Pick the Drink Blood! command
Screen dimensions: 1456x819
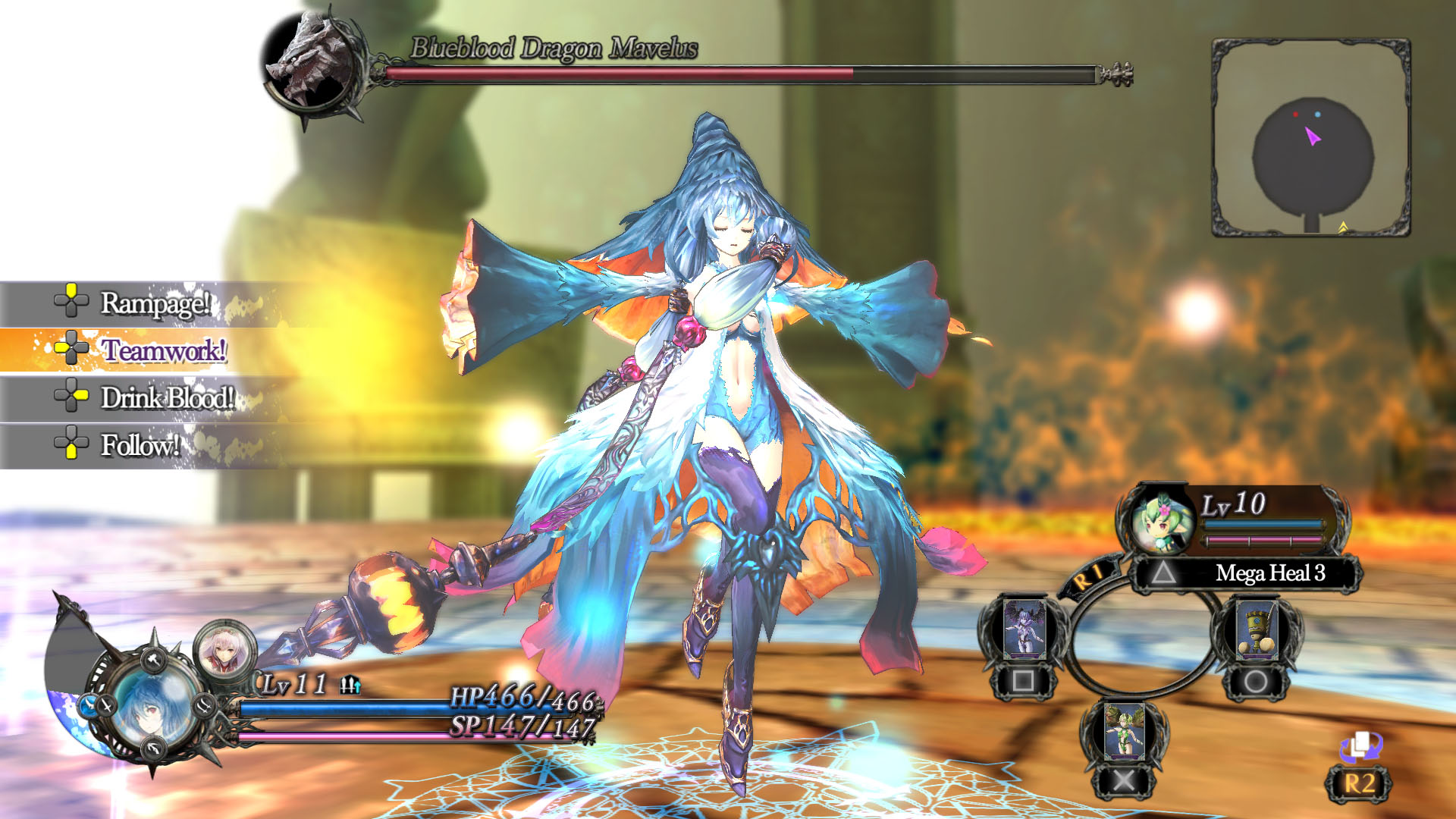click(x=167, y=398)
